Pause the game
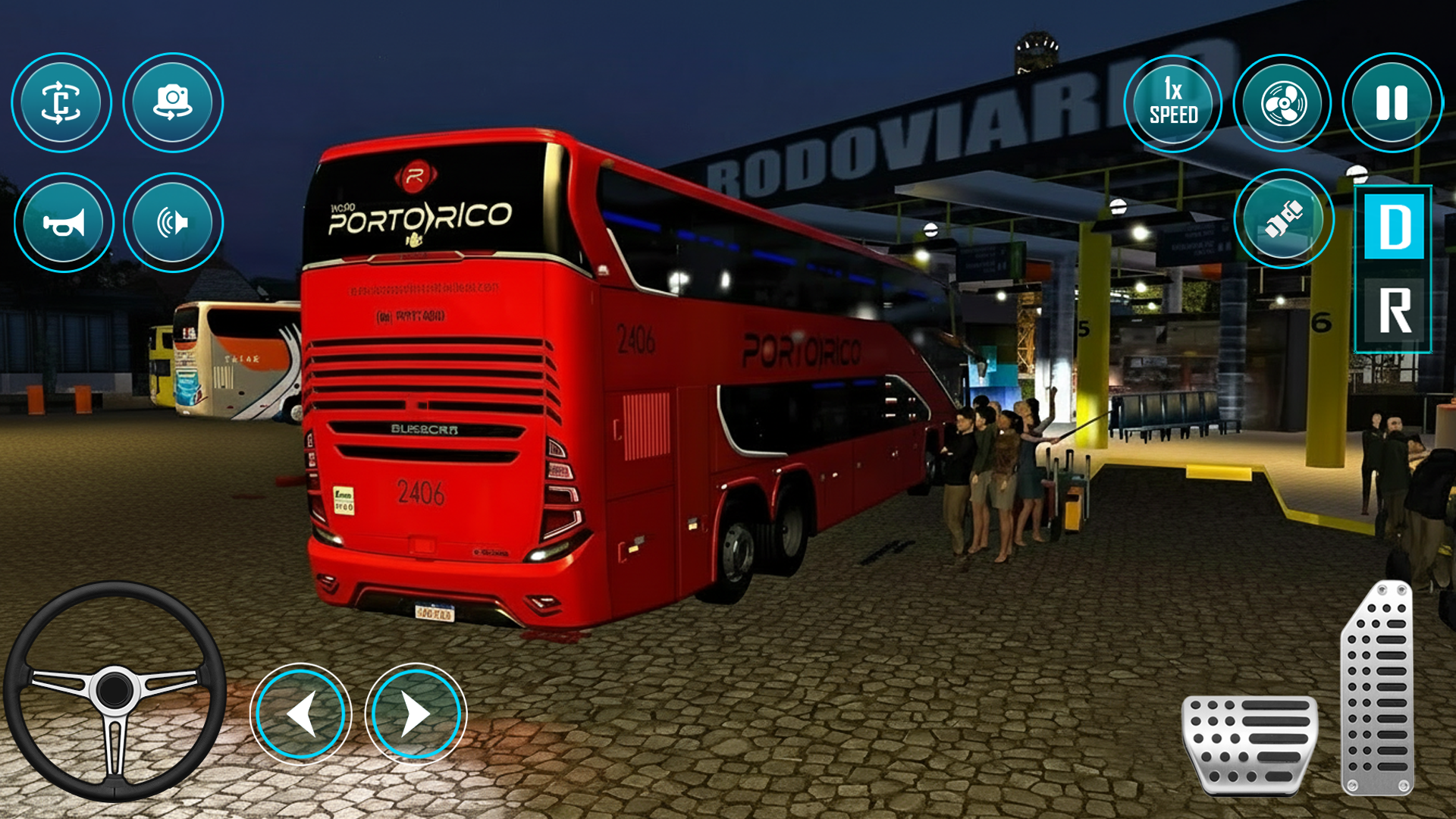Screen dimensions: 1456x819 (x=1392, y=103)
